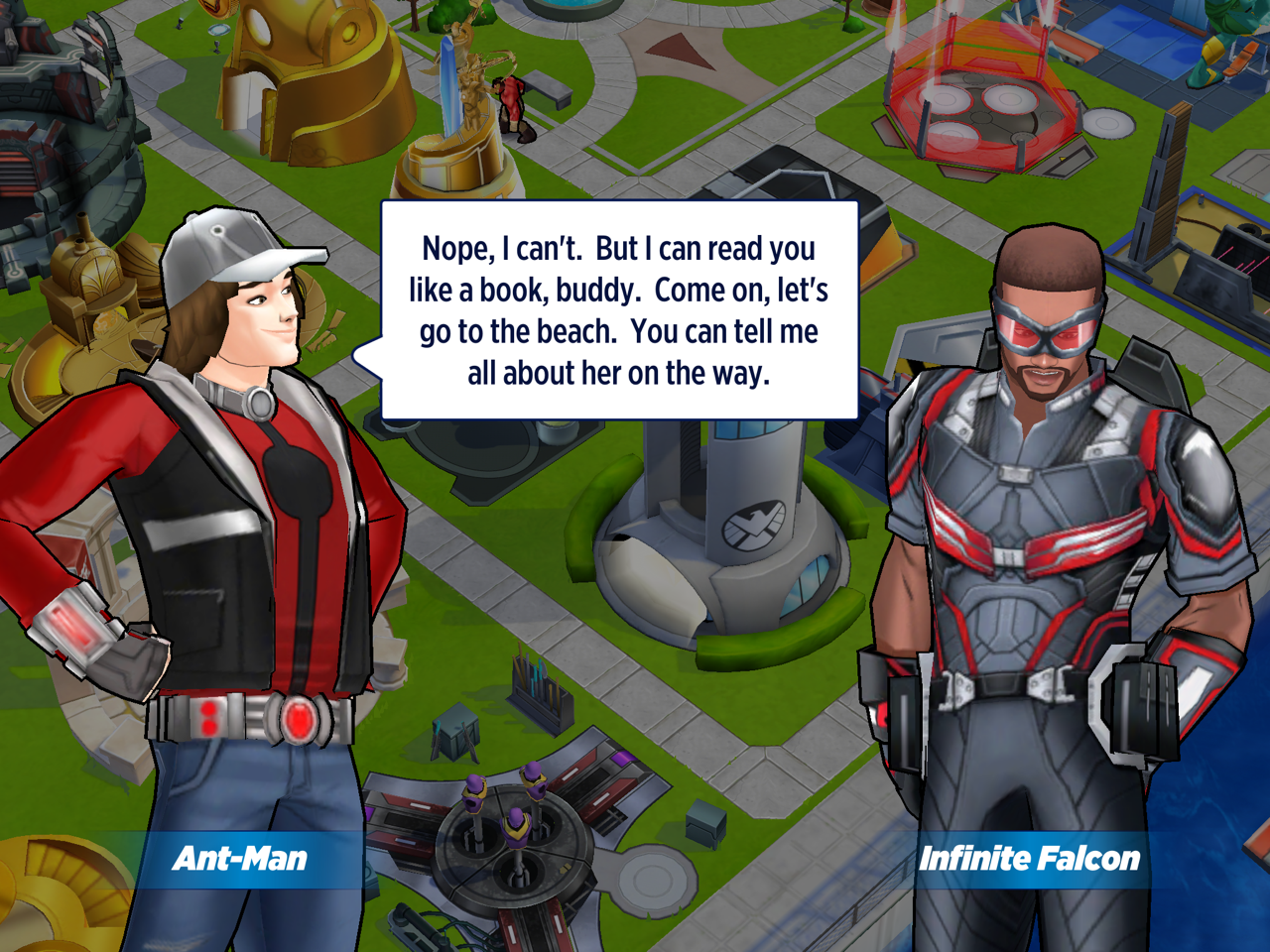Tap Ant-Man's speech bubble to continue dialogue
1270x952 pixels.
point(619,310)
